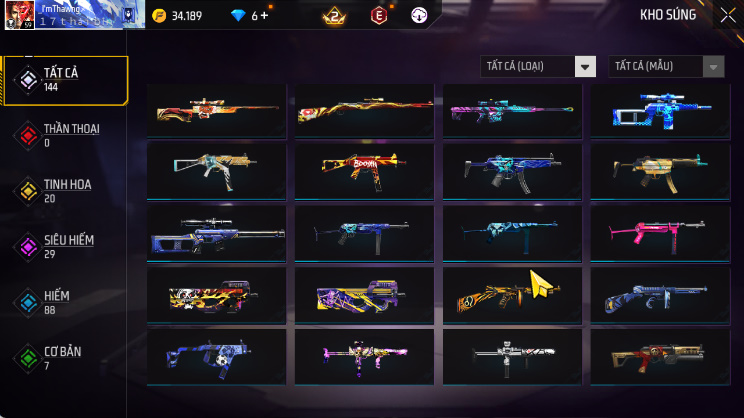Viewport: 744px width, 418px height.
Task: Open the TẤT CẢ (LOẠI) dropdown
Action: pos(538,66)
